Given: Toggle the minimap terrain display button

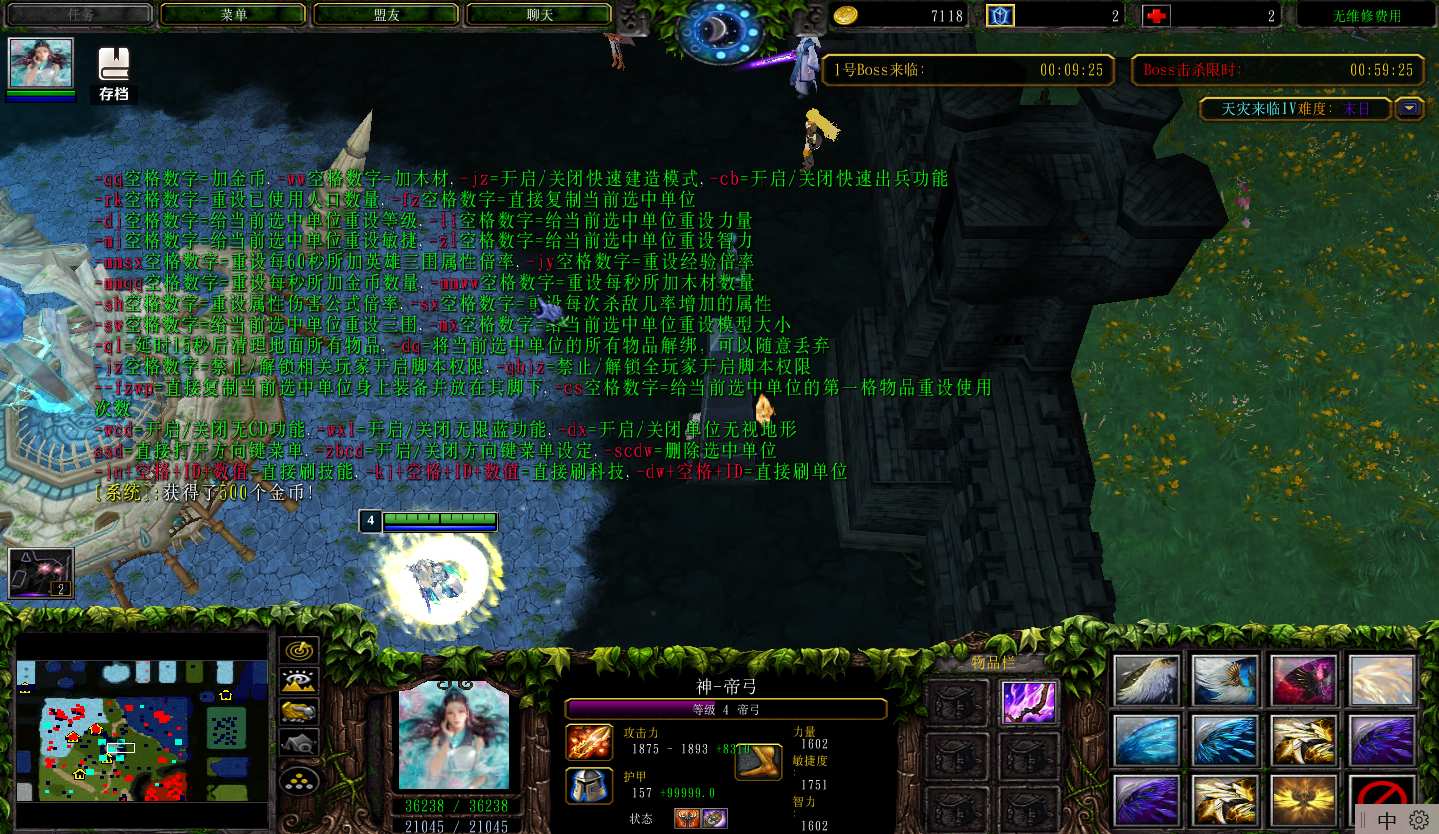Looking at the screenshot, I should pos(299,681).
